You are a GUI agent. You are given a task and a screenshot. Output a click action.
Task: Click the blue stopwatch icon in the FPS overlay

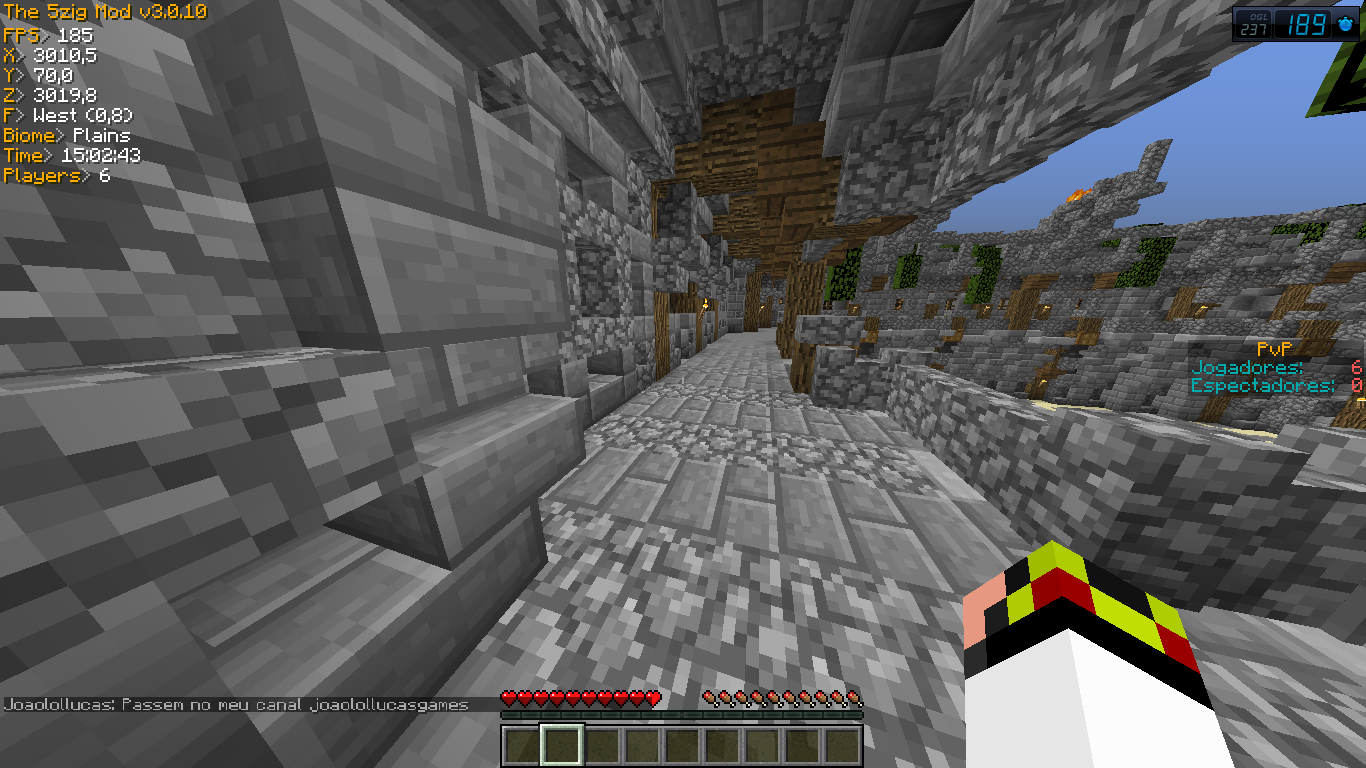point(1346,24)
